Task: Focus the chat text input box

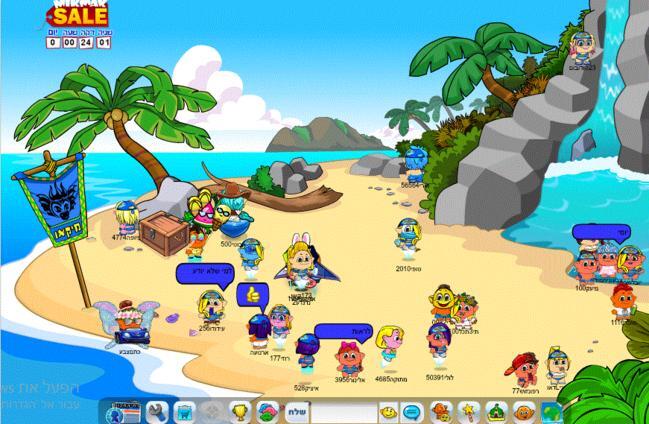Action: (346, 411)
